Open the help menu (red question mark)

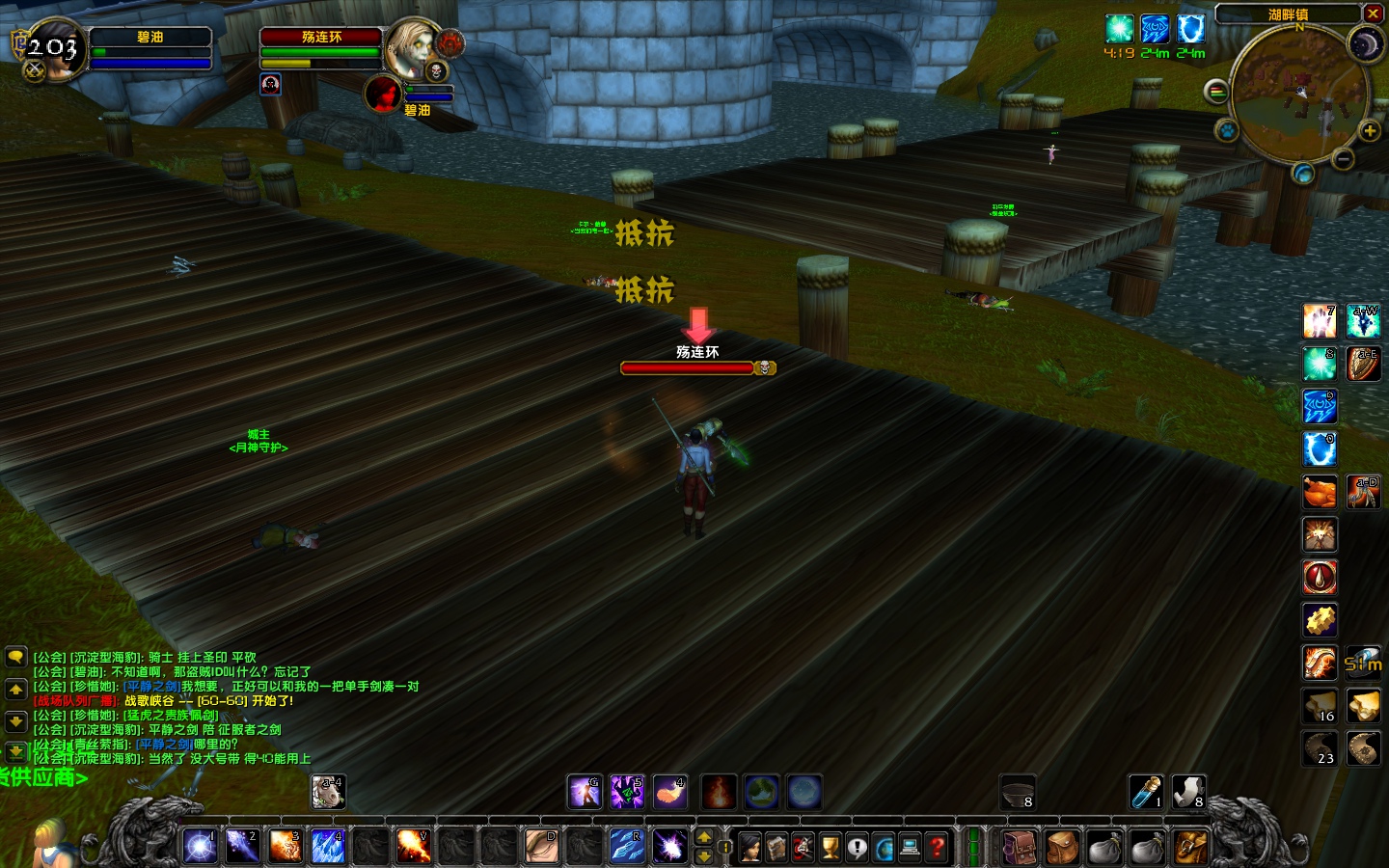point(938,847)
